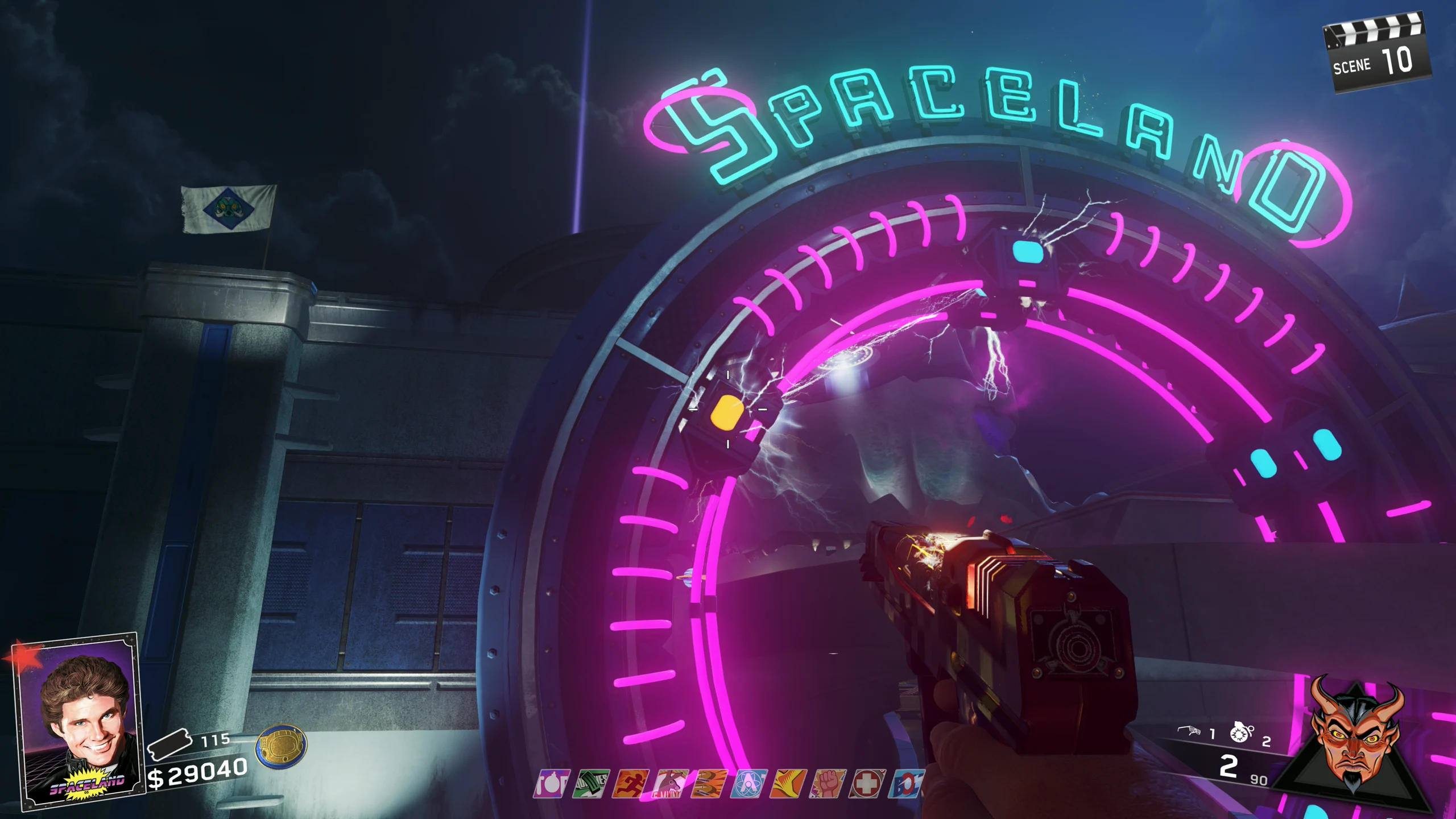This screenshot has height=819, width=1456.
Task: Click the Up 'N Atoms atom perk icon
Action: pyautogui.click(x=748, y=784)
